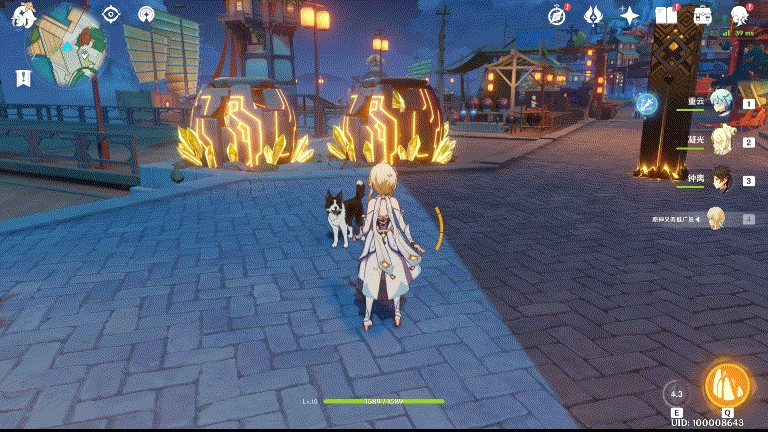This screenshot has width=768, height=432.
Task: Open the wish four-pointed star icon
Action: (x=630, y=15)
